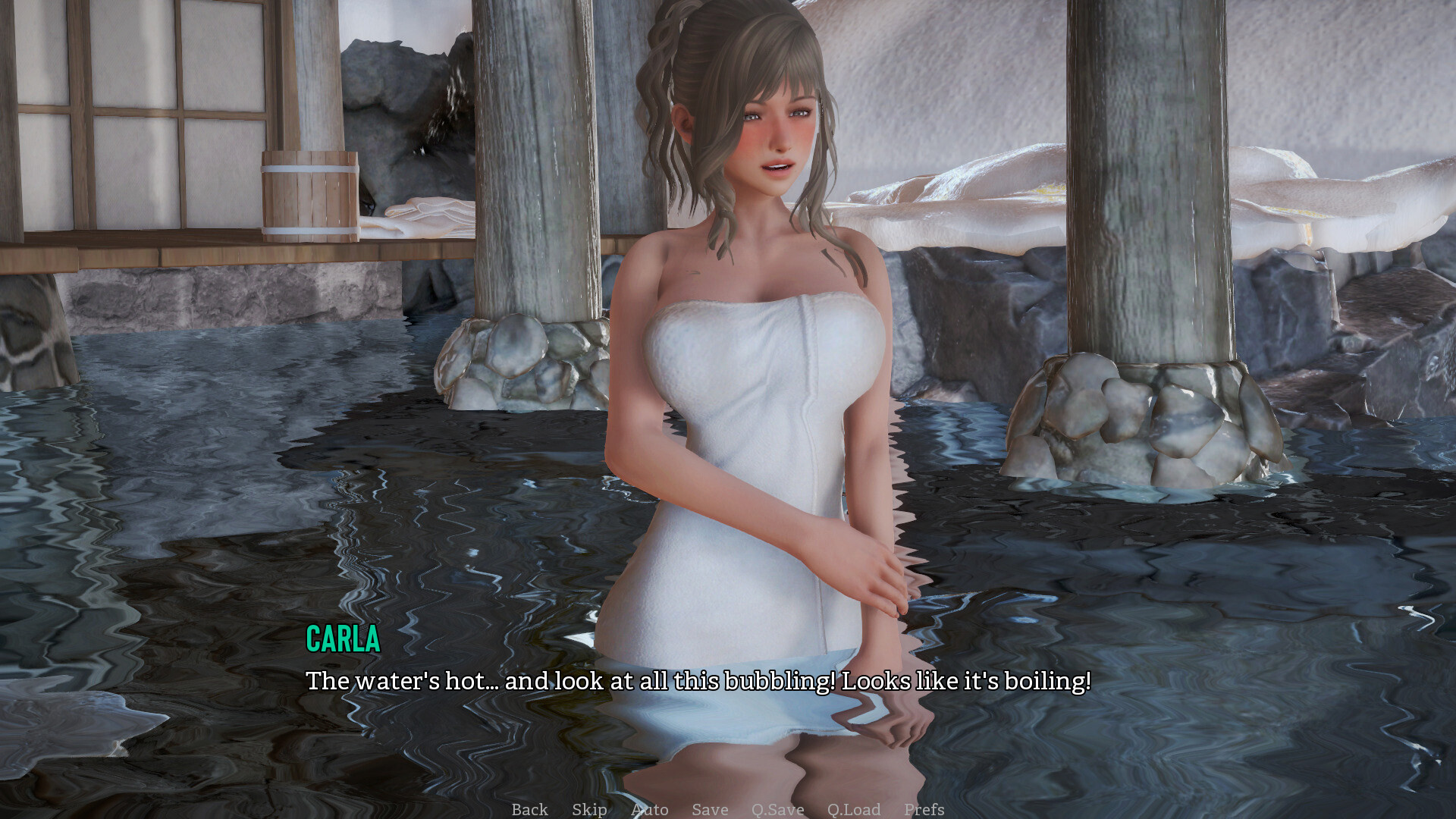Click Skip in the quick menu

click(x=589, y=809)
